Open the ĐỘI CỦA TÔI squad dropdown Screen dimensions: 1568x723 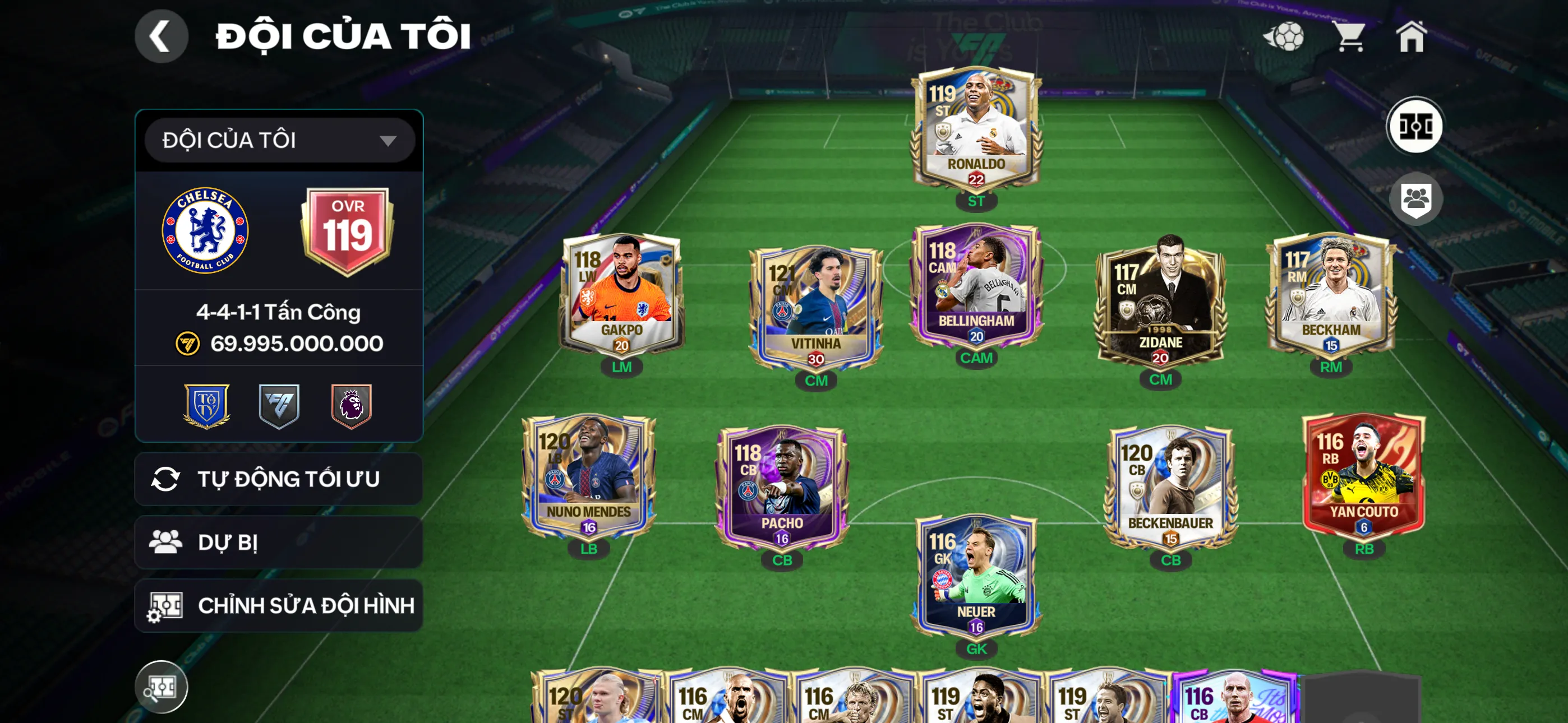pyautogui.click(x=279, y=141)
